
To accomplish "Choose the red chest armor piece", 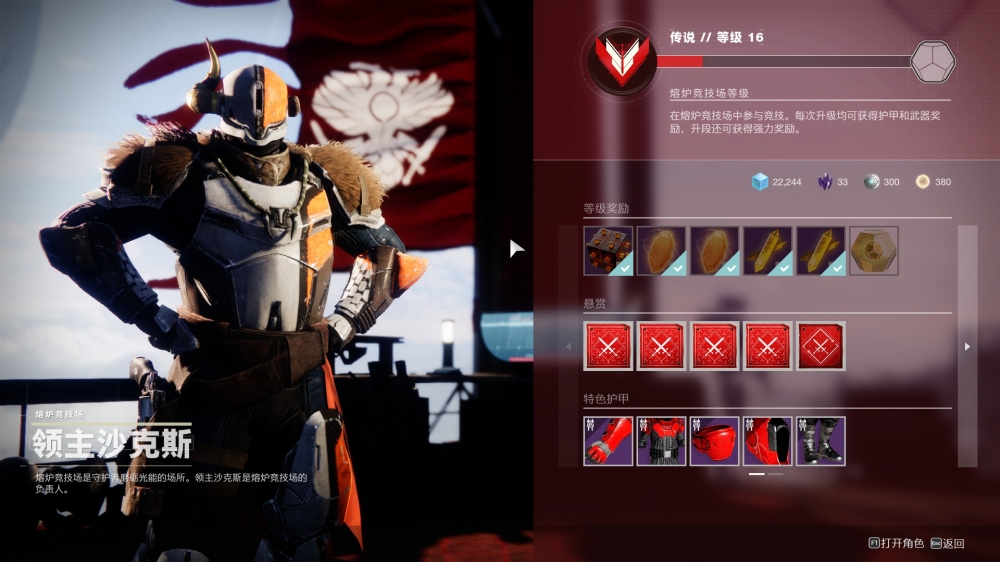I will (661, 441).
